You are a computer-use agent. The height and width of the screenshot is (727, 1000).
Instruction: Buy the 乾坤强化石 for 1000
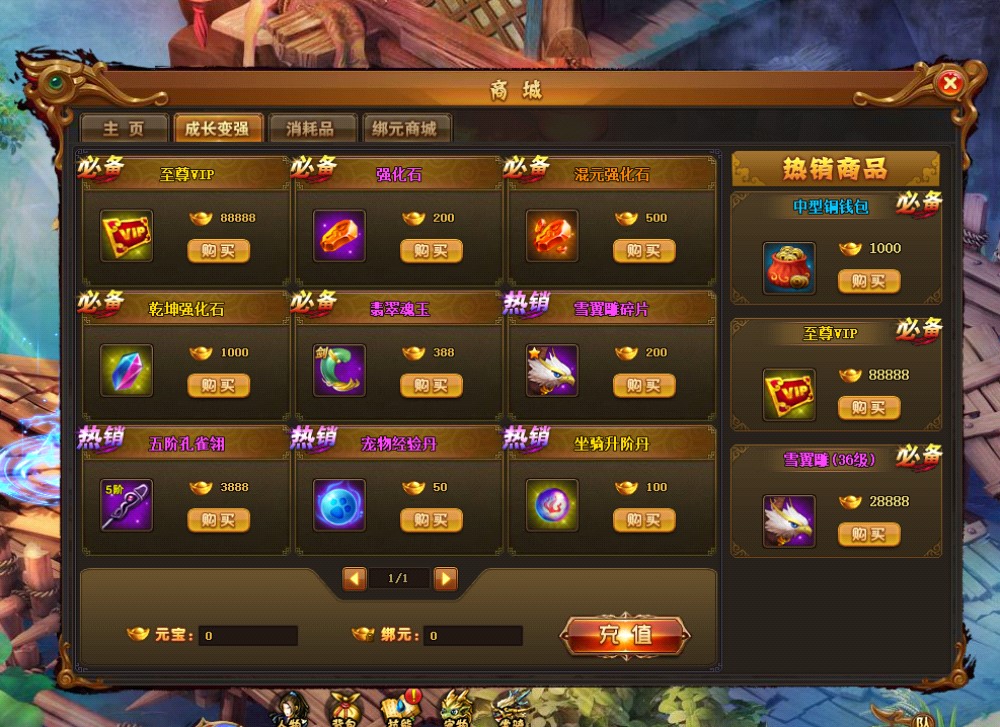[x=218, y=386]
